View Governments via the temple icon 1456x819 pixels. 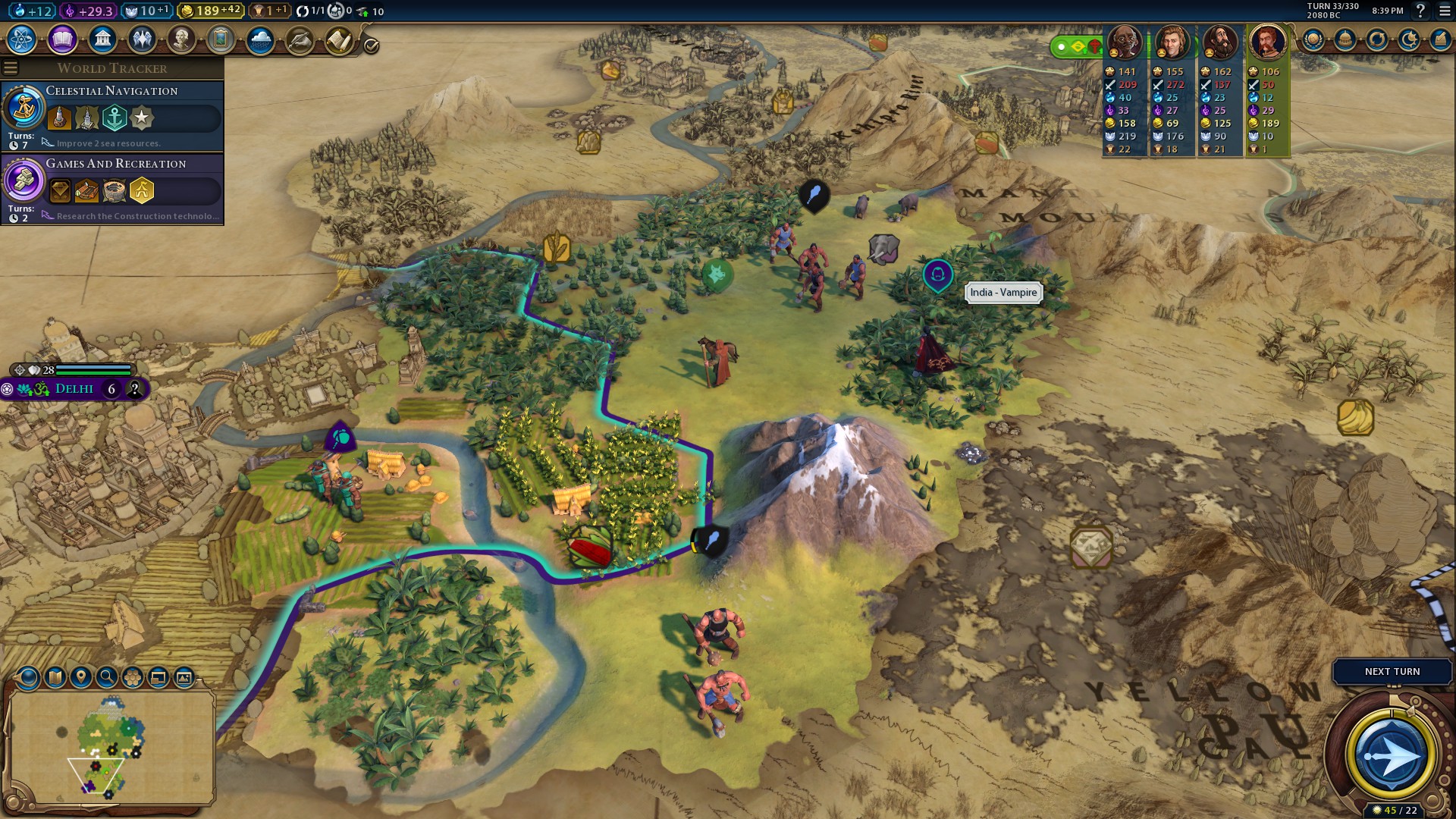(x=102, y=39)
